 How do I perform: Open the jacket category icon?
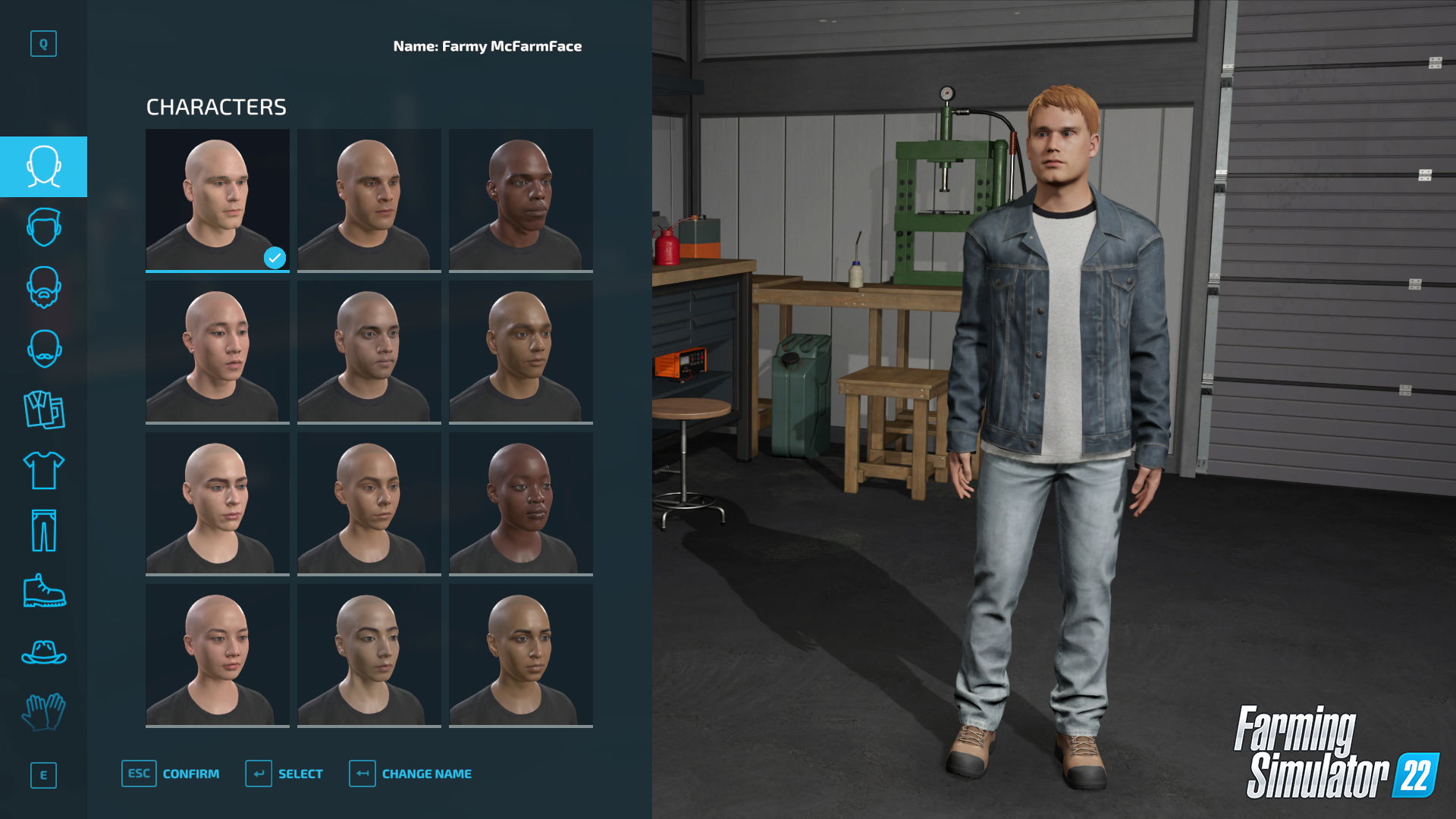point(43,409)
